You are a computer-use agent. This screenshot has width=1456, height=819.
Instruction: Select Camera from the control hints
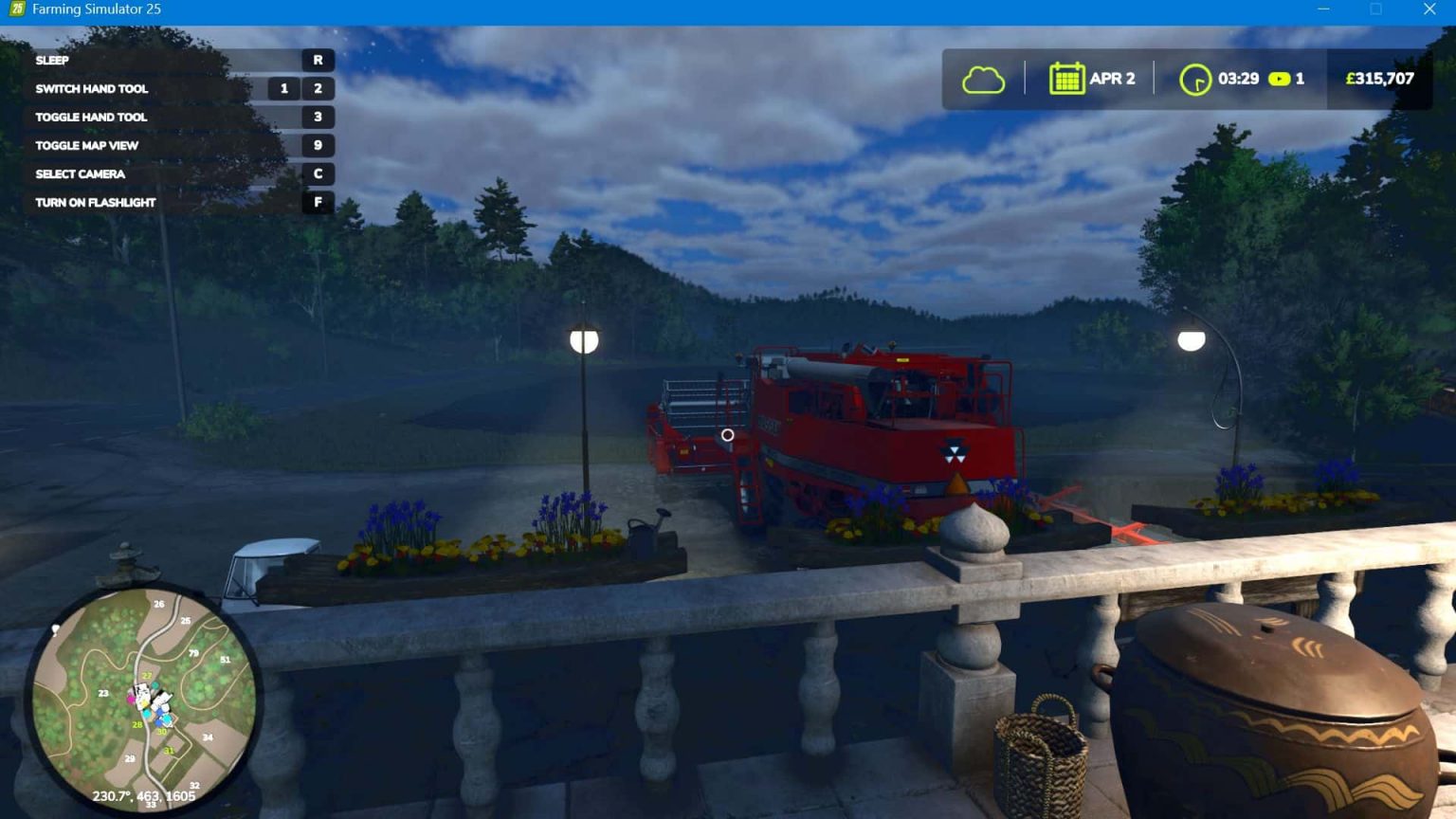pos(80,173)
